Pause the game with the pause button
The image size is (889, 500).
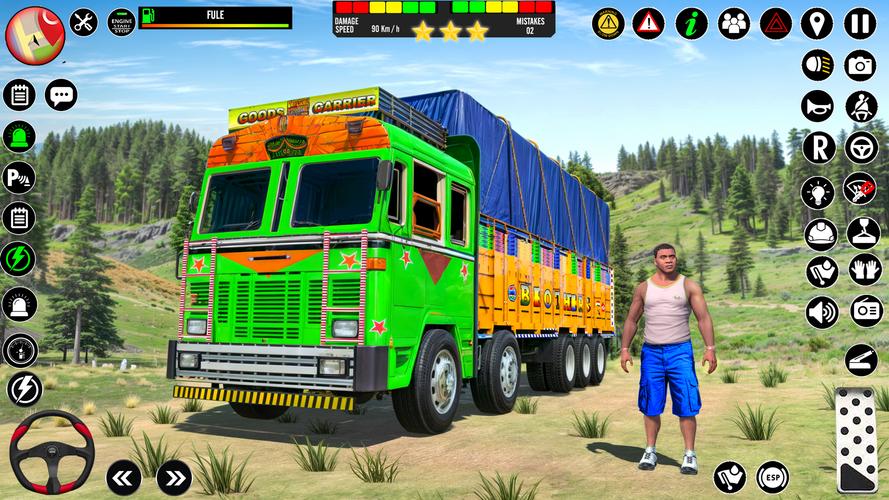tap(860, 23)
